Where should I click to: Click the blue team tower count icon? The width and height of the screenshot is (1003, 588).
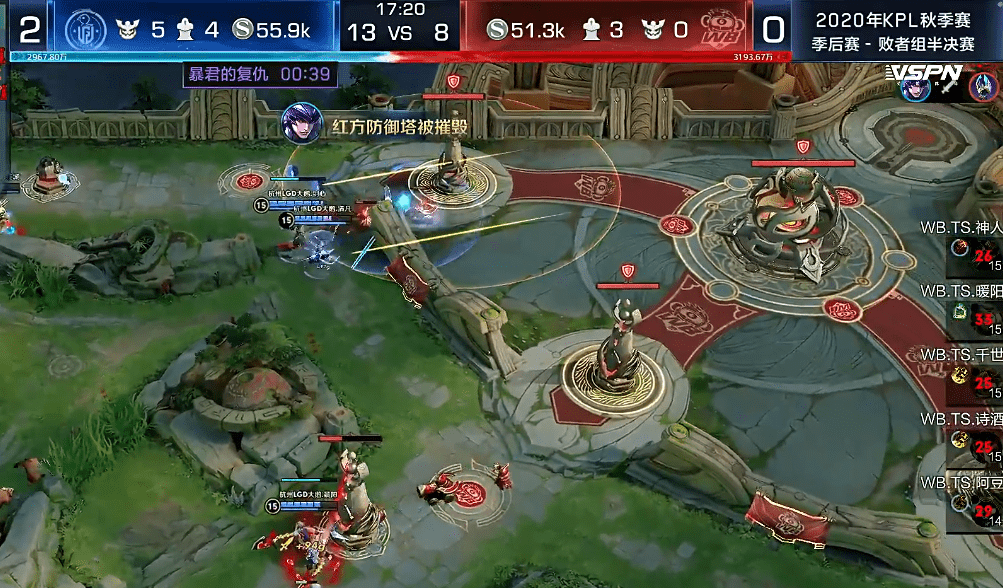coord(186,30)
